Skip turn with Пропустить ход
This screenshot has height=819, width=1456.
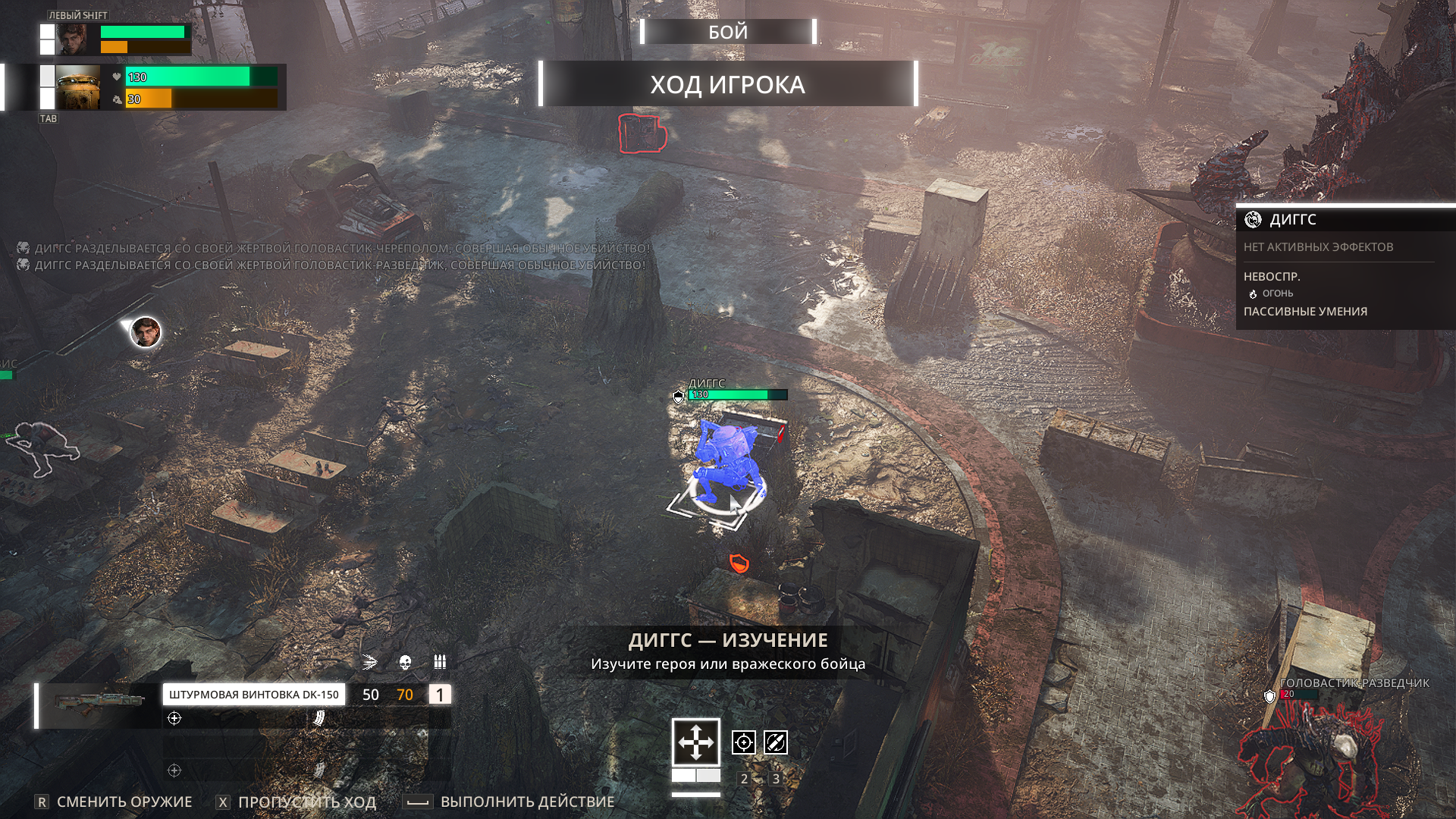pyautogui.click(x=306, y=802)
